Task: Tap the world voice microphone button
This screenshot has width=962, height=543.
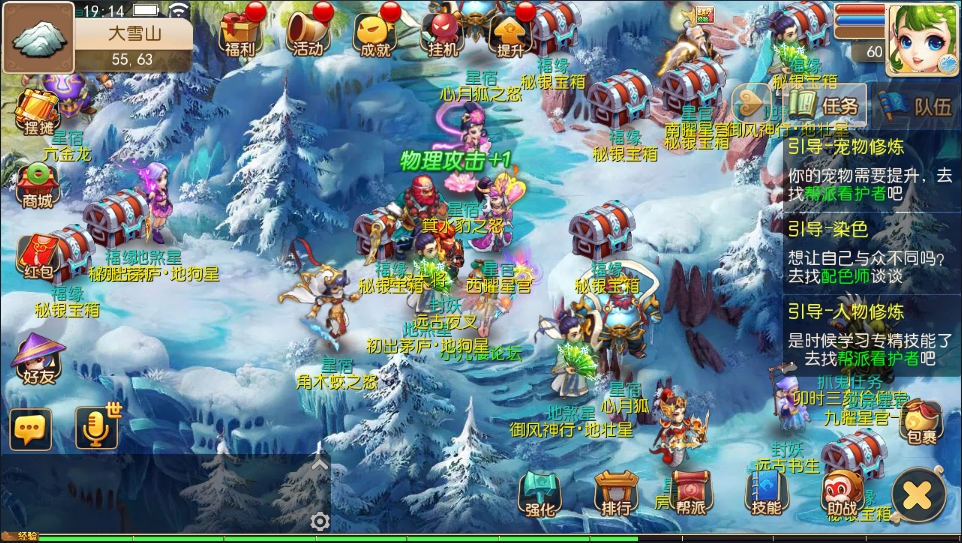Action: [97, 428]
